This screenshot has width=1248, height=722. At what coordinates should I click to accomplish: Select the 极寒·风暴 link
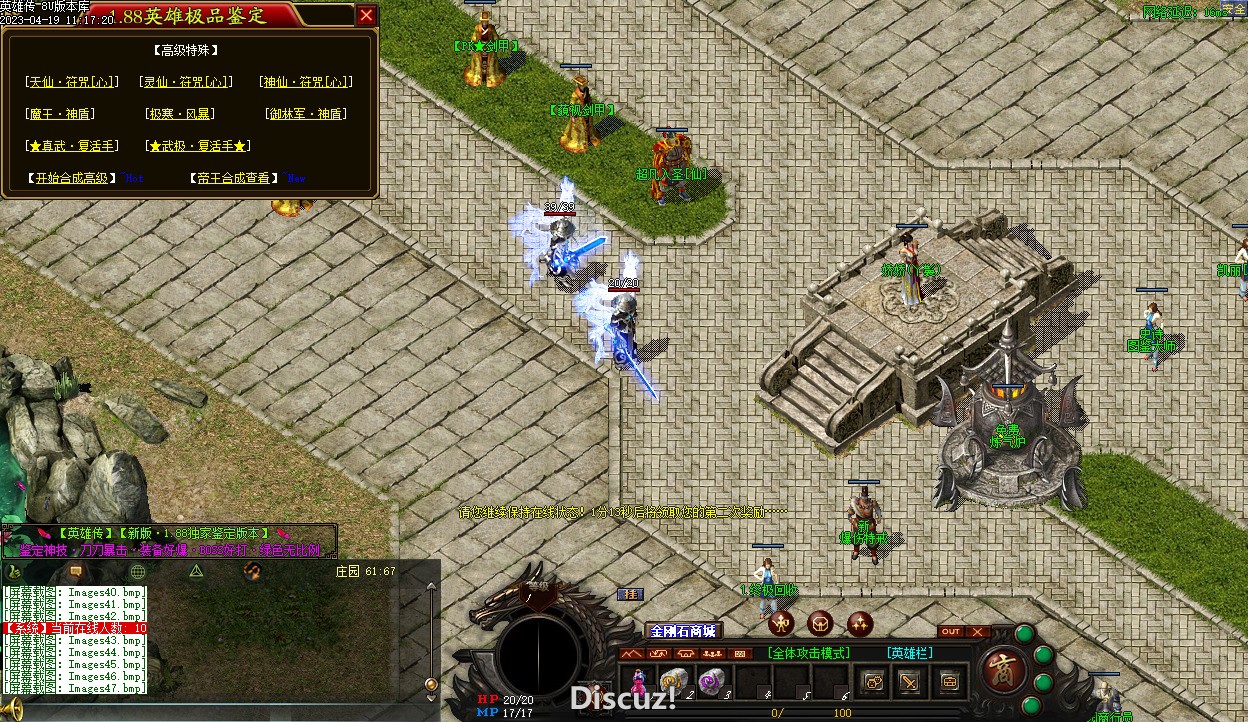(x=180, y=114)
